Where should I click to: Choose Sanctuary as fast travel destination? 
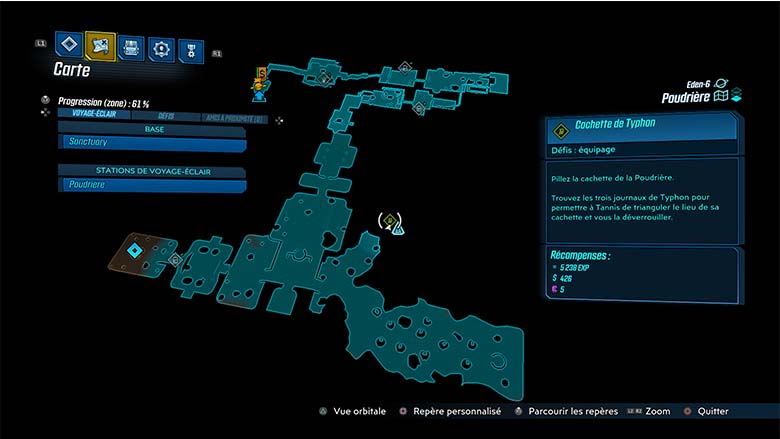pos(152,143)
